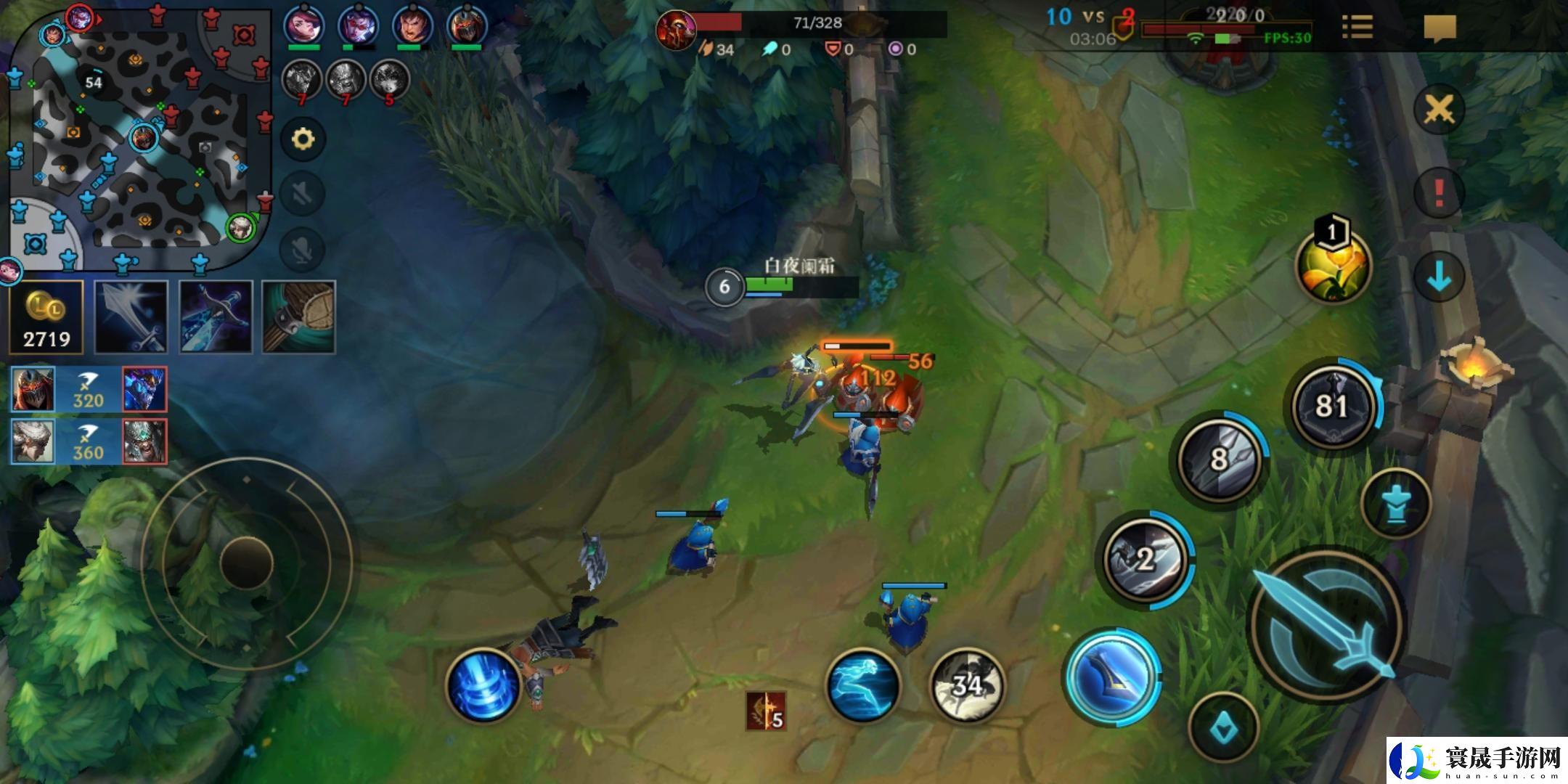Activate the ultimate ability showing 81
This screenshot has height=784, width=1568.
(1333, 405)
